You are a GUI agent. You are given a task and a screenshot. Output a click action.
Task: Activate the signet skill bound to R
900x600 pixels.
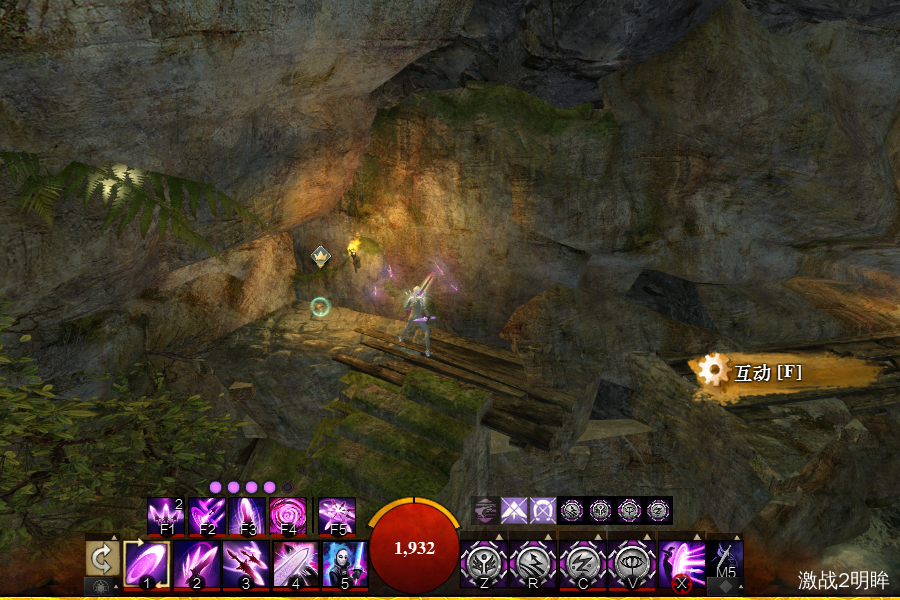coord(533,564)
